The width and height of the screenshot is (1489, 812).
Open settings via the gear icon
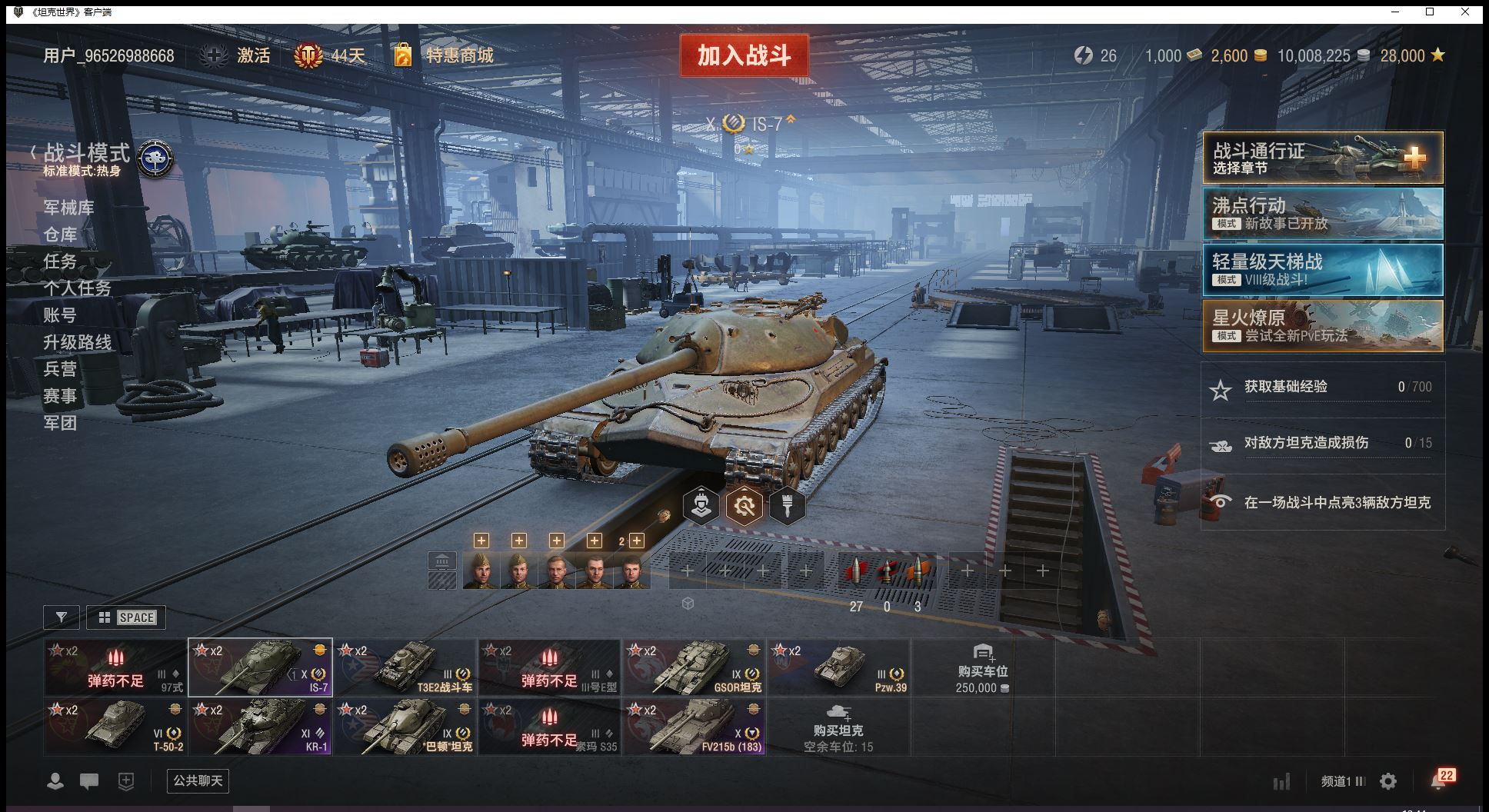point(1388,782)
